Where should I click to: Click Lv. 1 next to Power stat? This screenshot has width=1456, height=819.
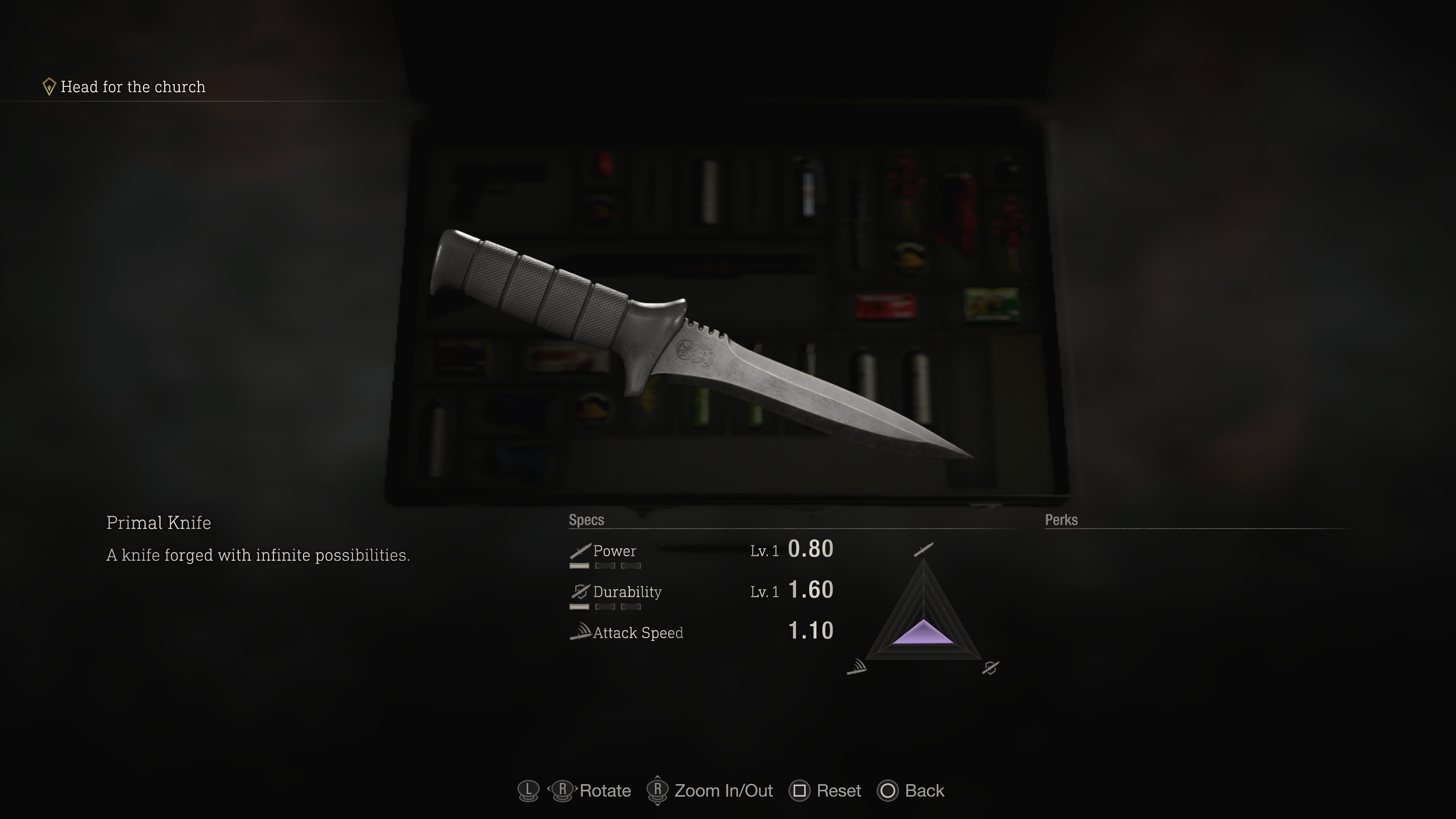coord(765,551)
